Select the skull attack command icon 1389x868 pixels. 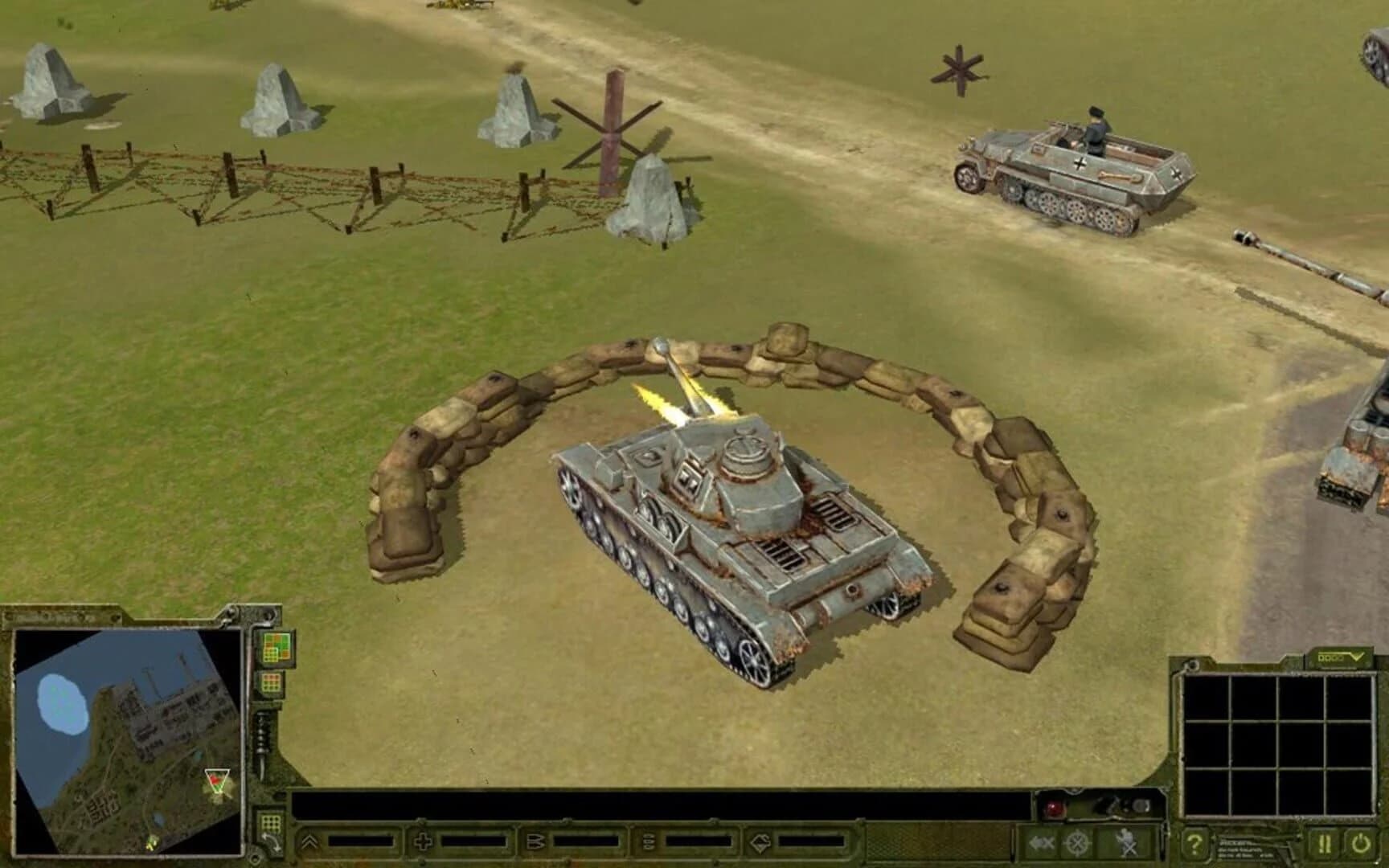tap(1125, 842)
